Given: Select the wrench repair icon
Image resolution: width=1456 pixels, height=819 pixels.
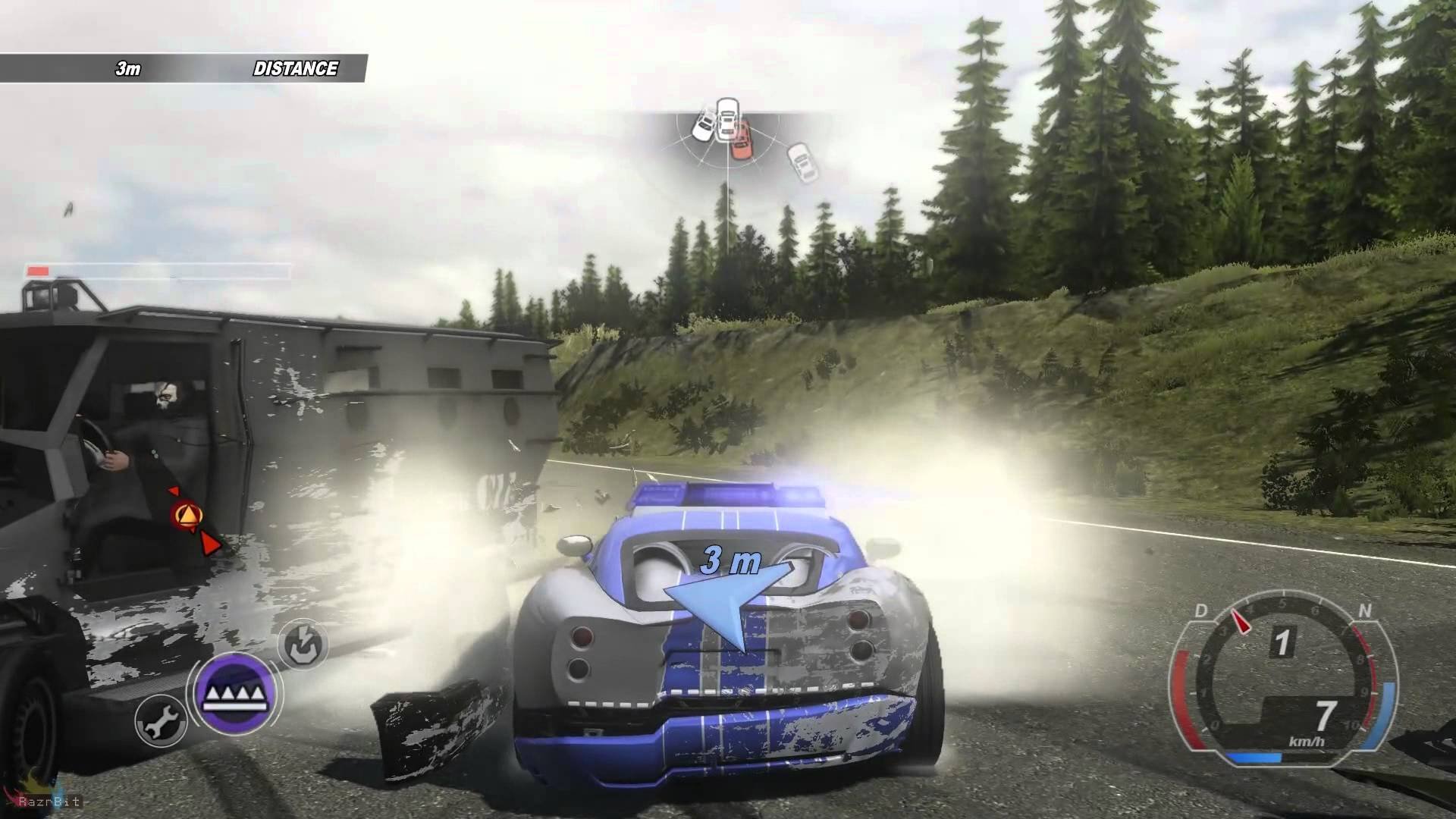Looking at the screenshot, I should pos(161,720).
